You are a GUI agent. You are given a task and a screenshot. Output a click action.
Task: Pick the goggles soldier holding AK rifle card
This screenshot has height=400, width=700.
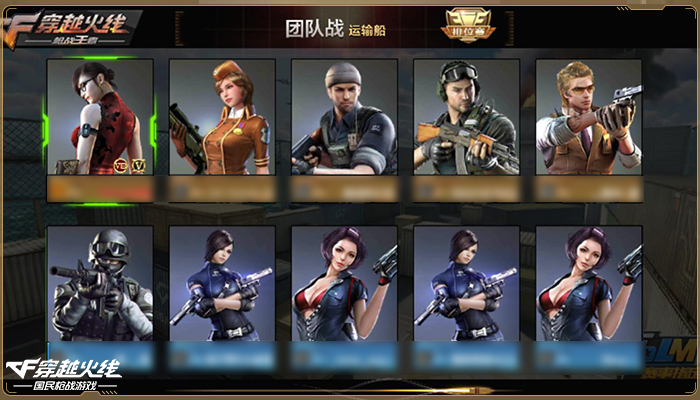466,117
